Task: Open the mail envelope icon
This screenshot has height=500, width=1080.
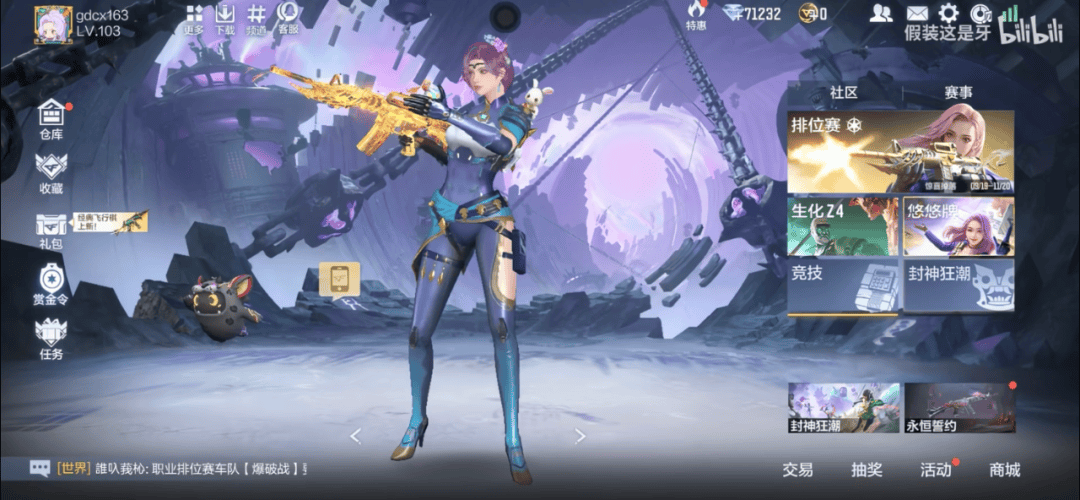Action: [x=917, y=13]
